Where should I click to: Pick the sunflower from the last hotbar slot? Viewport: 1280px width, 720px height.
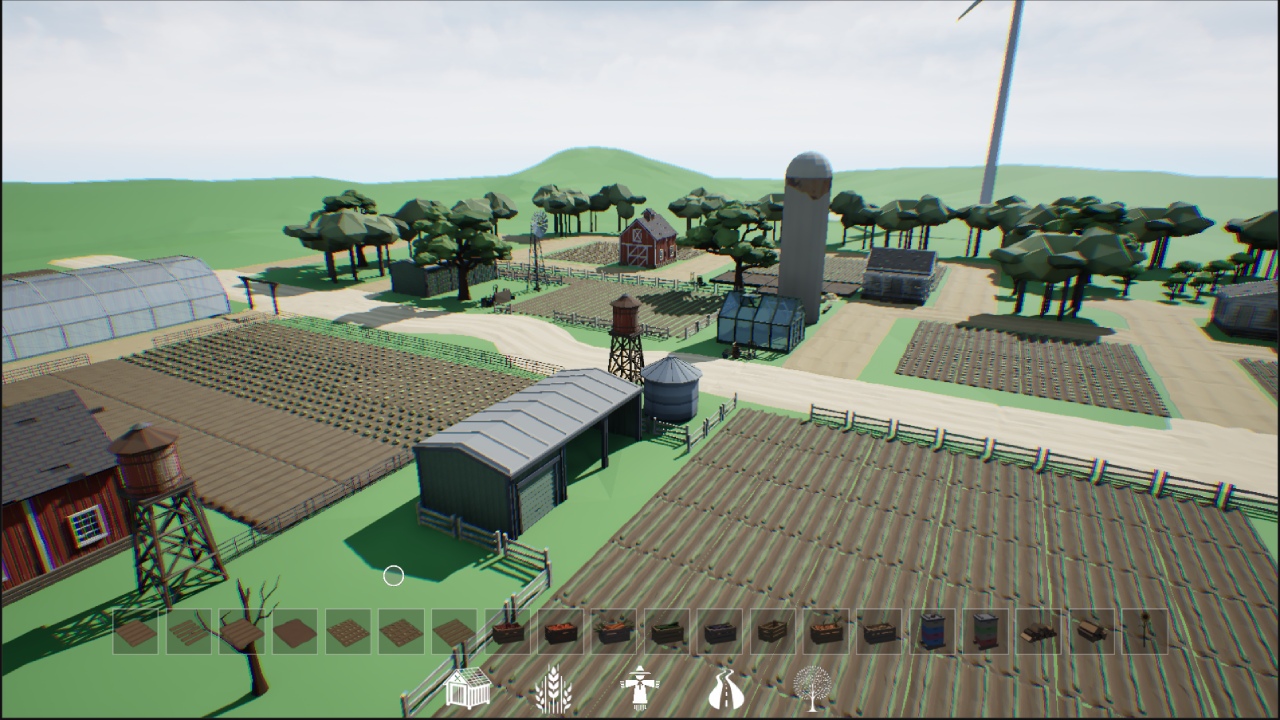pyautogui.click(x=1146, y=632)
